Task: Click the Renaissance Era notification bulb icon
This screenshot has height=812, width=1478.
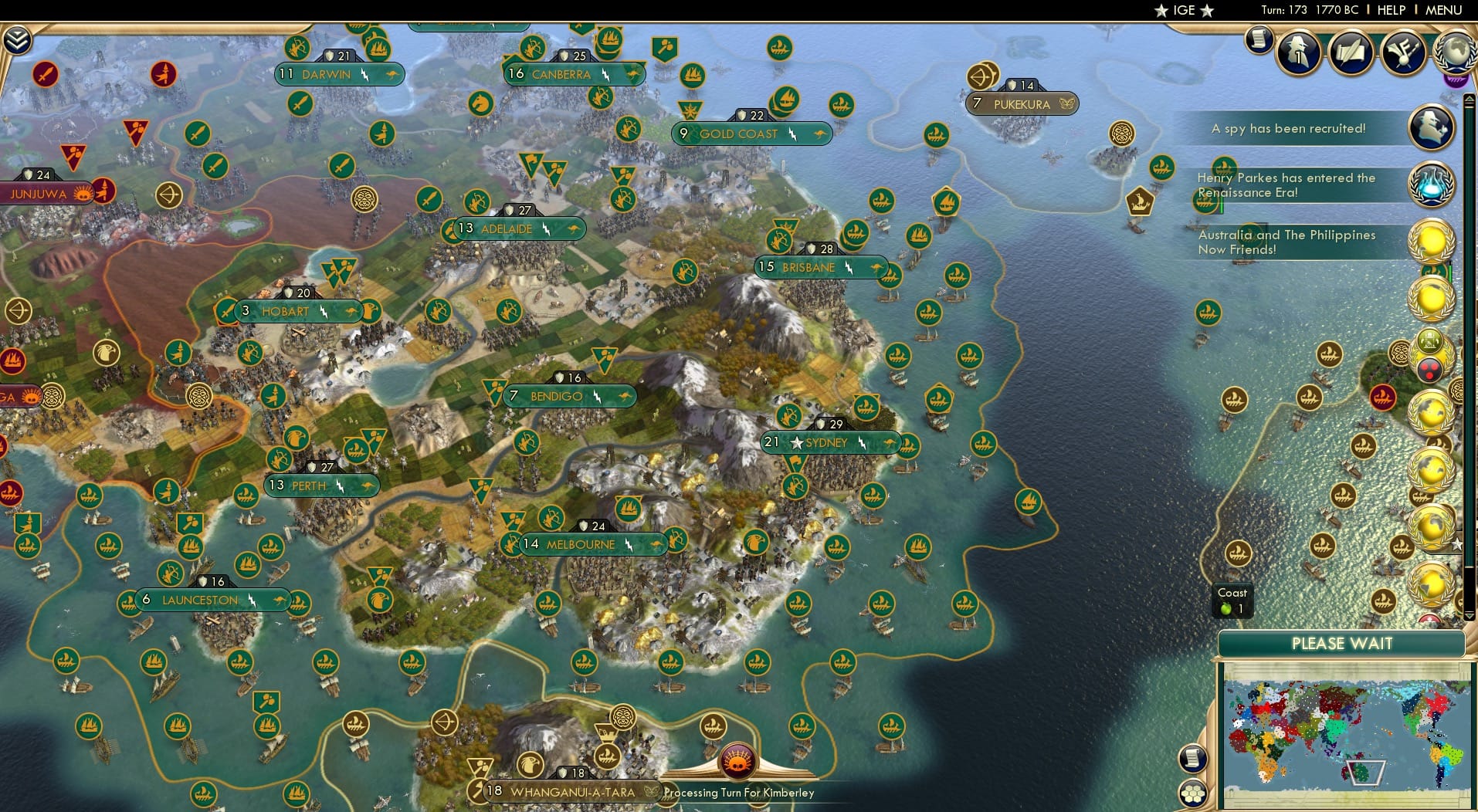Action: pyautogui.click(x=1432, y=185)
